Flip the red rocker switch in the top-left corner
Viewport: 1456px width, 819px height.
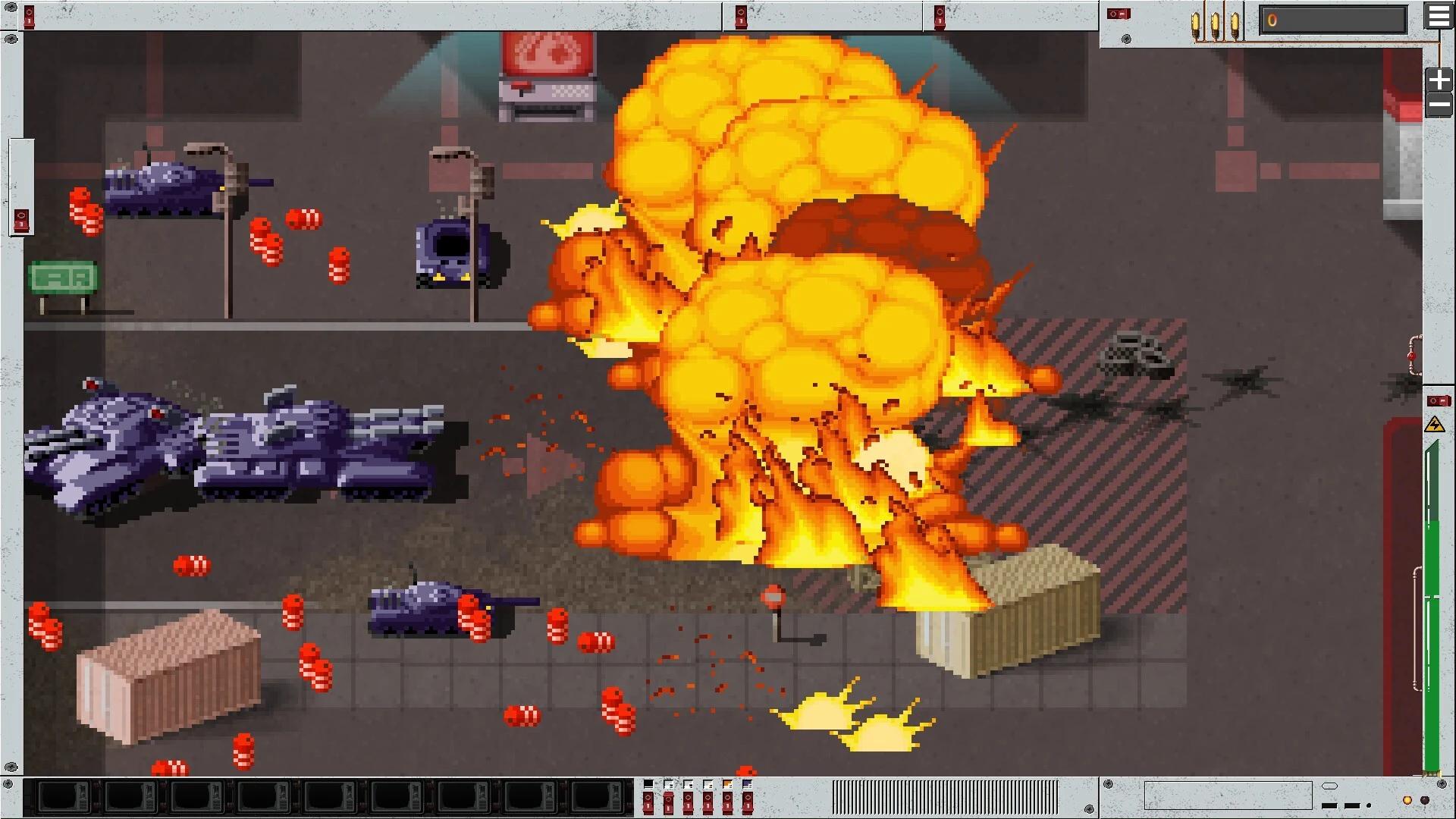28,17
